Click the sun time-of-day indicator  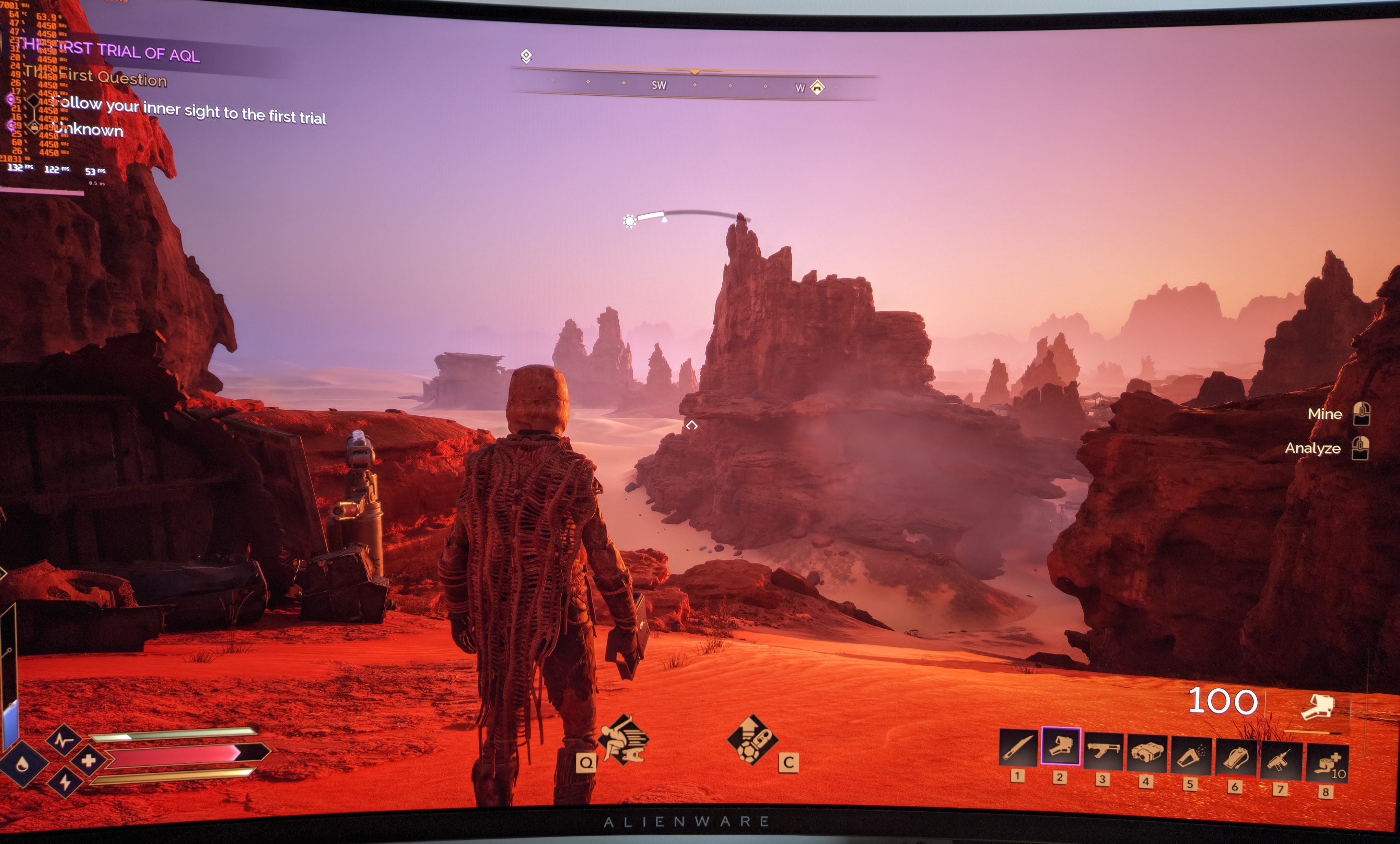point(629,221)
